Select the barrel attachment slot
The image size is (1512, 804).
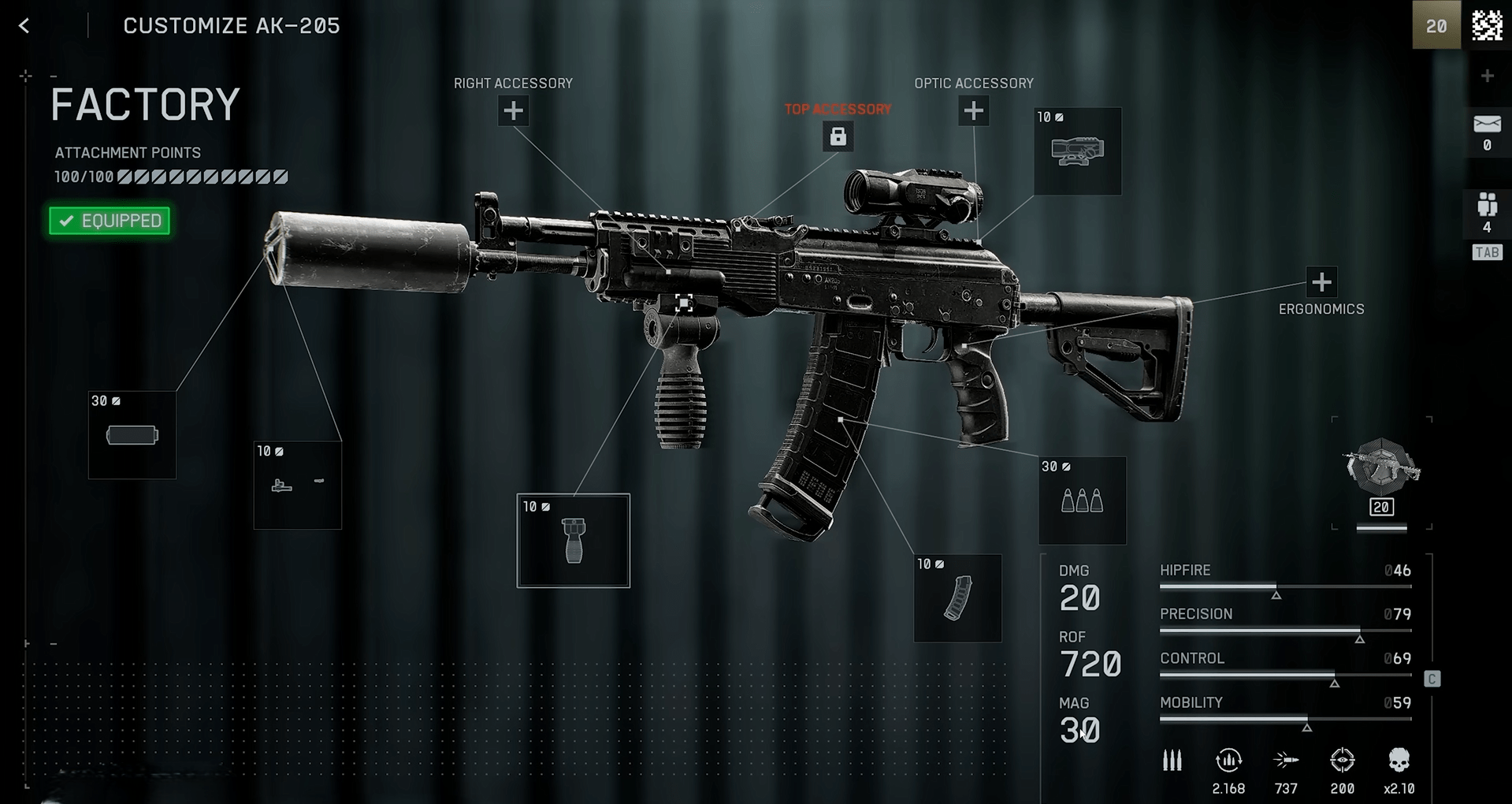point(298,485)
